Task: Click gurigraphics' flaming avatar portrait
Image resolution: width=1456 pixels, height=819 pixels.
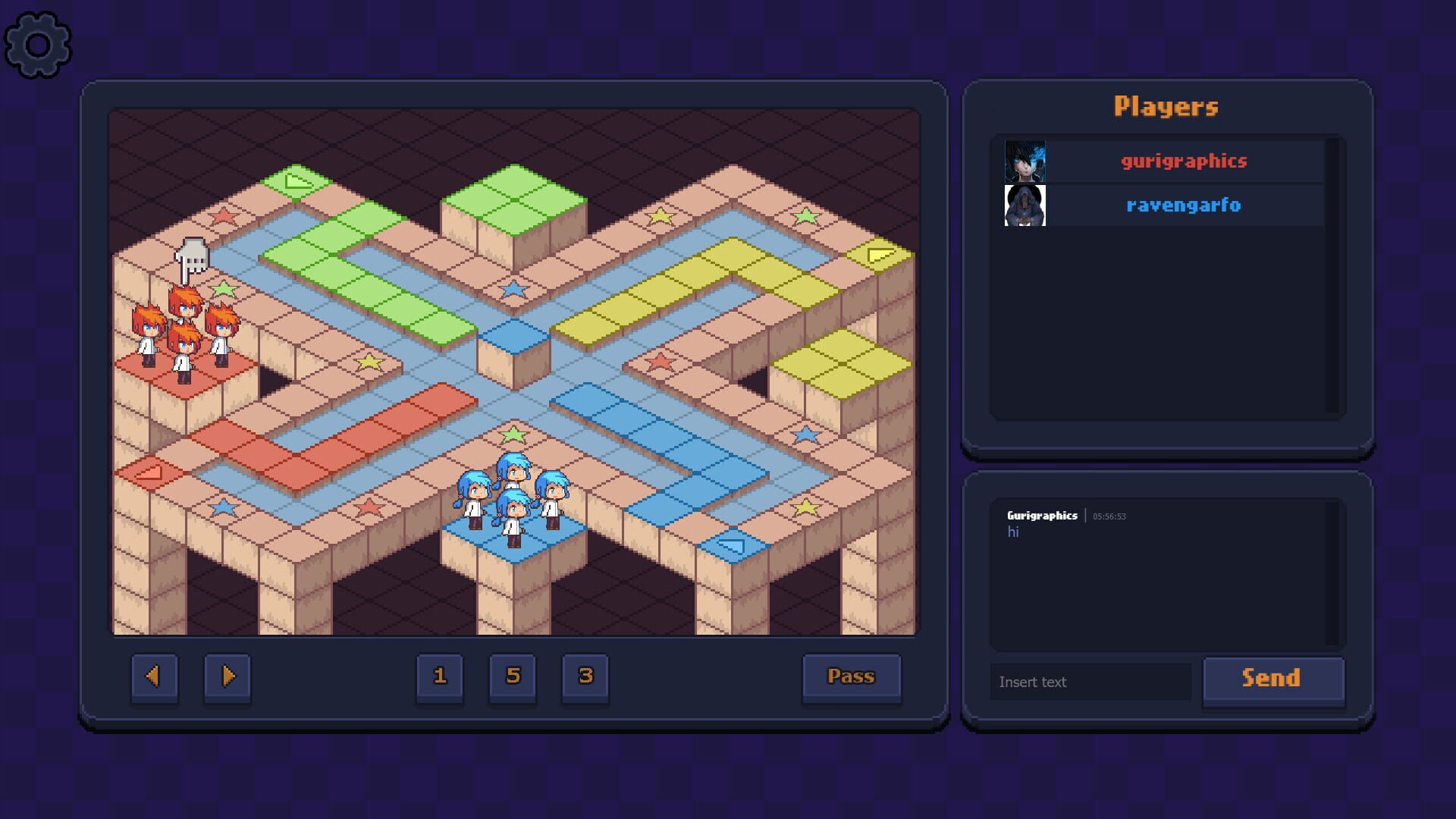Action: point(1025,161)
